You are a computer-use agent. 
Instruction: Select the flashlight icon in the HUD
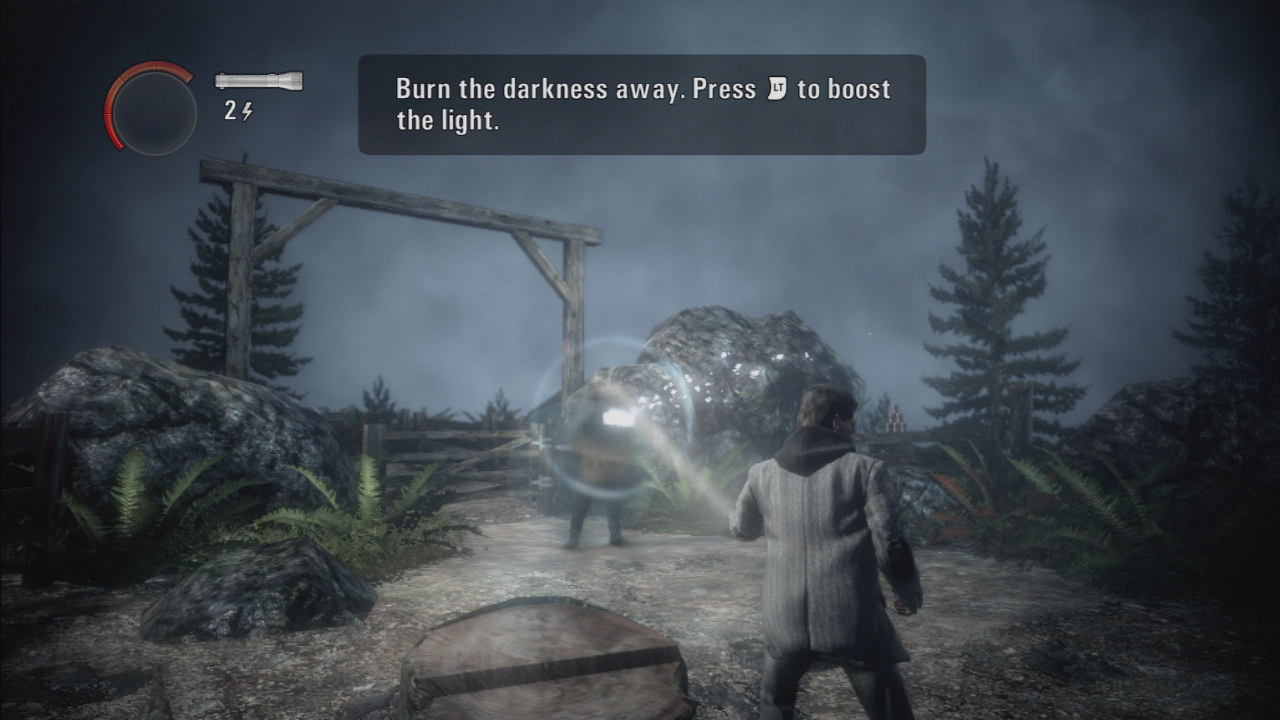(x=259, y=81)
